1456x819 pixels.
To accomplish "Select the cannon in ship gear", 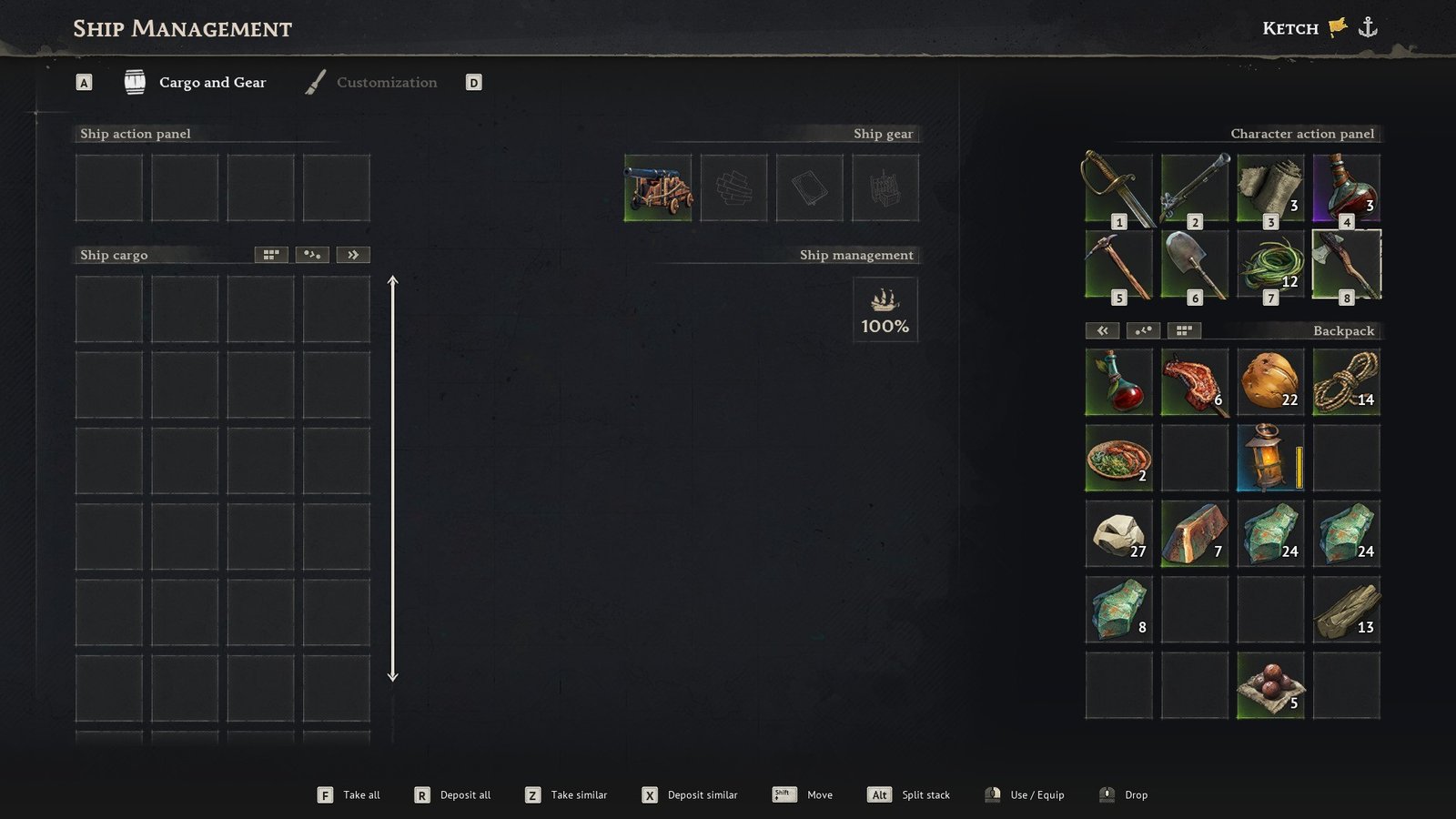I will click(658, 188).
